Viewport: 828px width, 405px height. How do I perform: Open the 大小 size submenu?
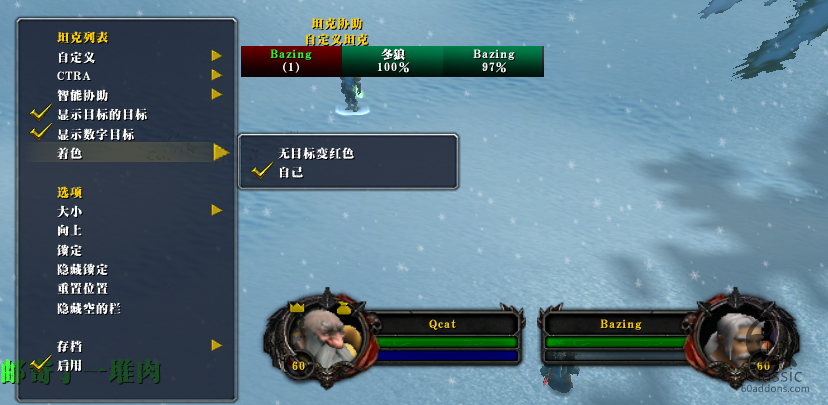pos(69,211)
